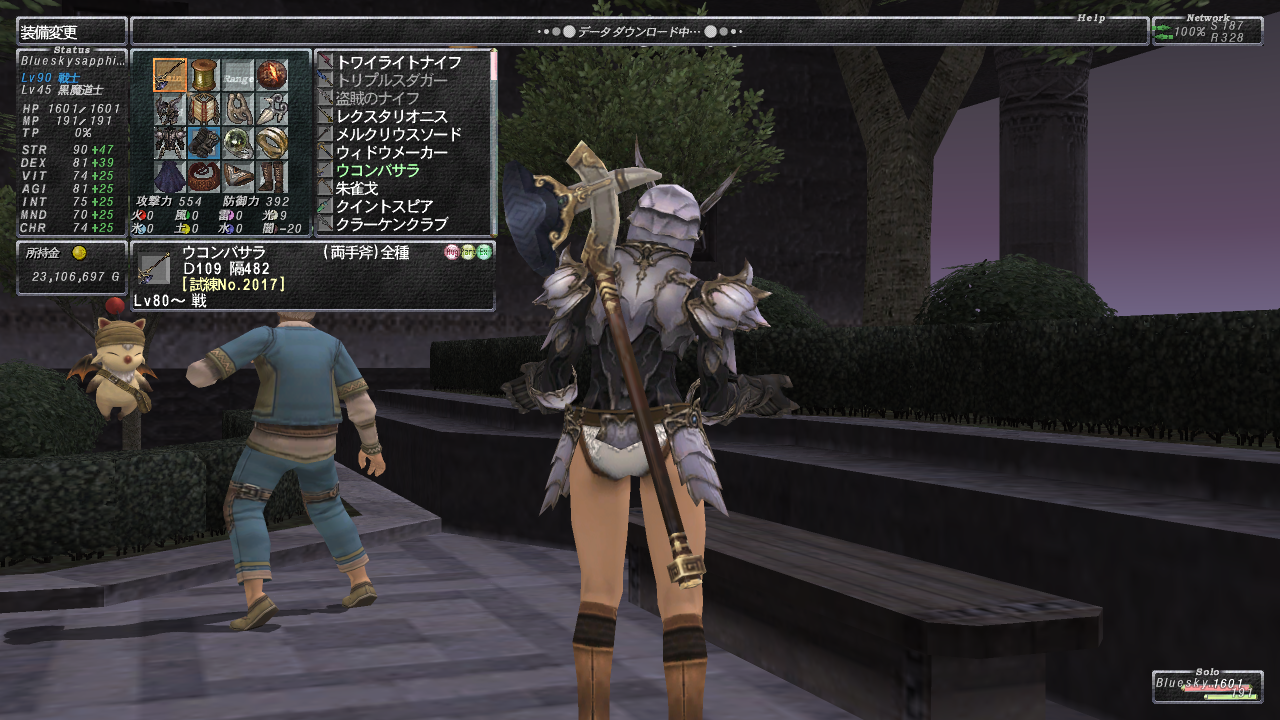Select the thread spool sub slot
Viewport: 1280px width, 720px height.
click(203, 76)
